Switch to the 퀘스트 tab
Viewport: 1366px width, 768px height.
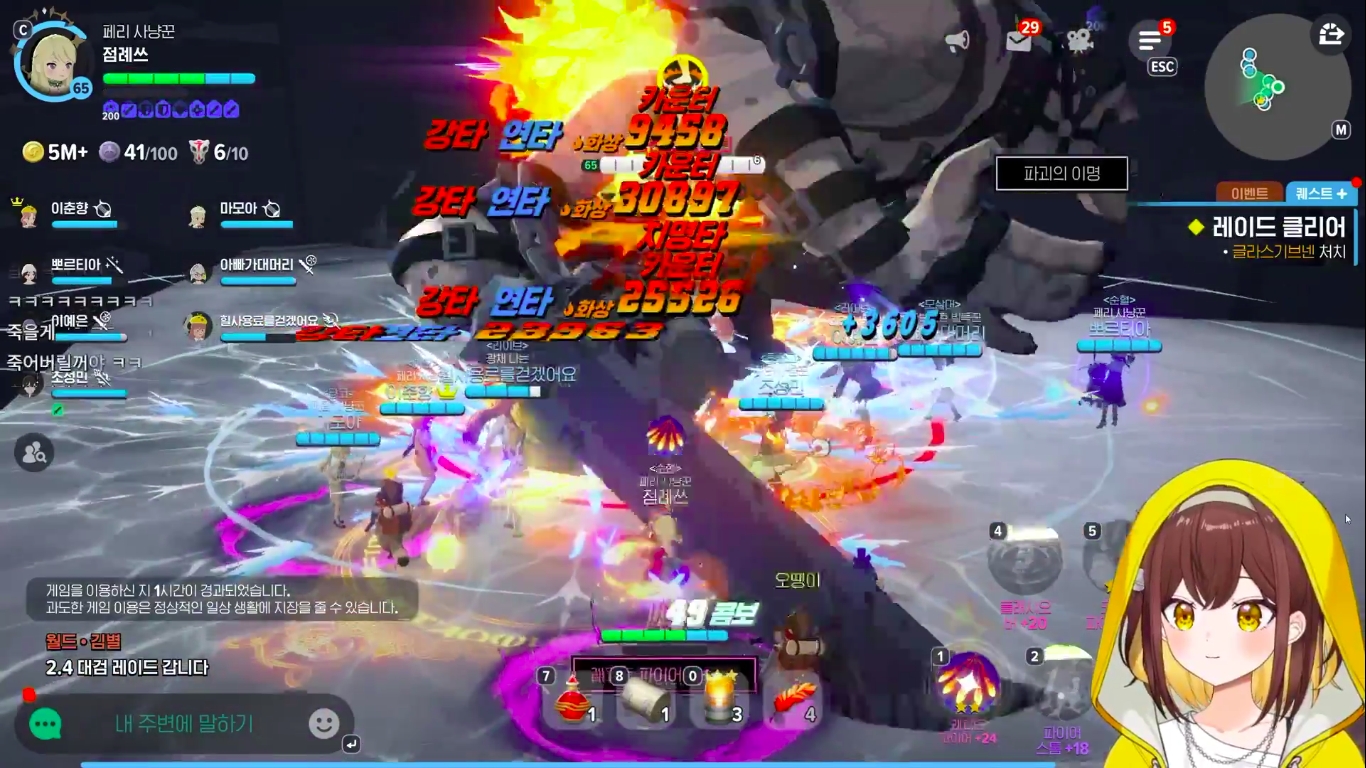(1320, 193)
